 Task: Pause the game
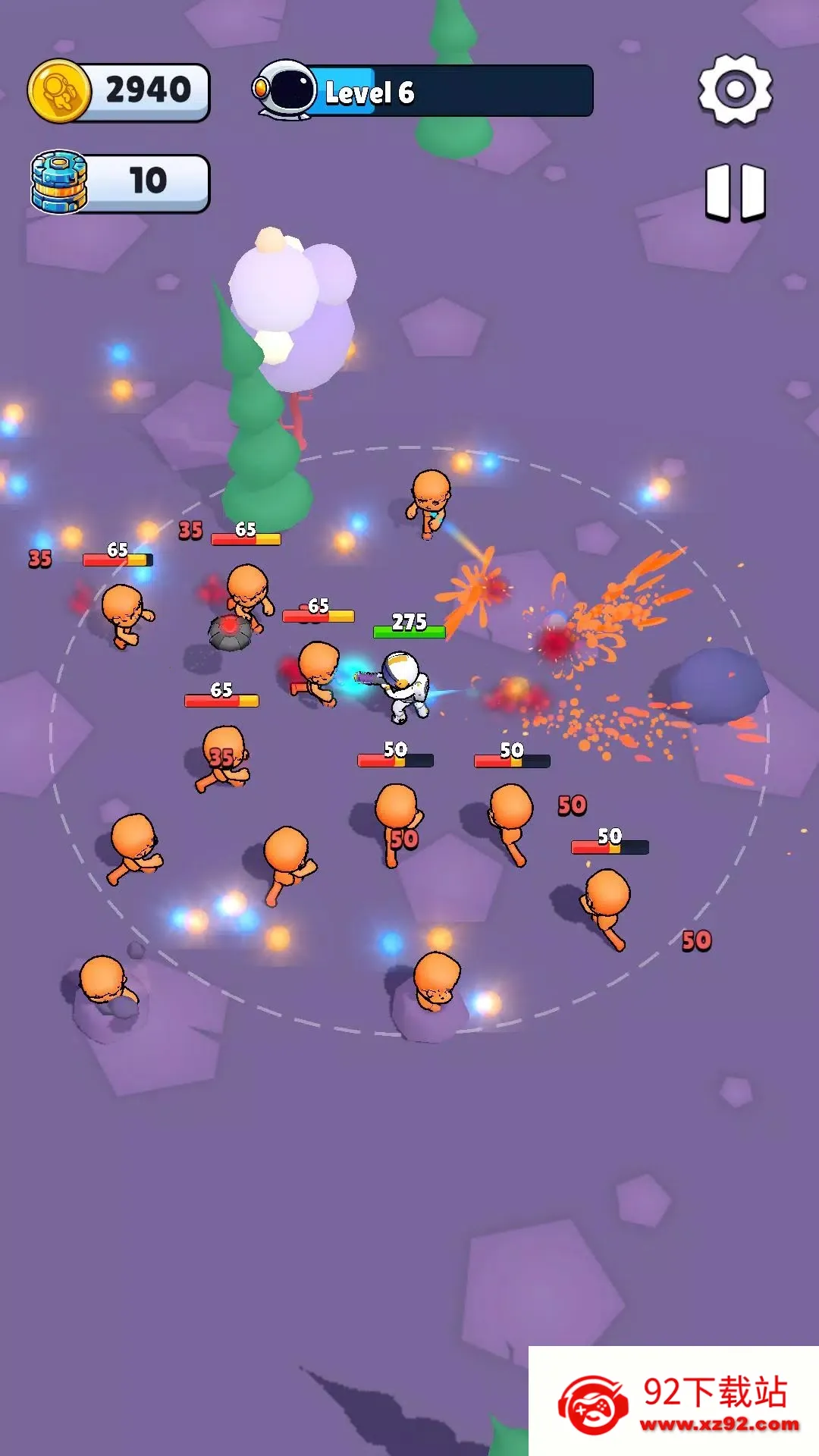pyautogui.click(x=735, y=192)
